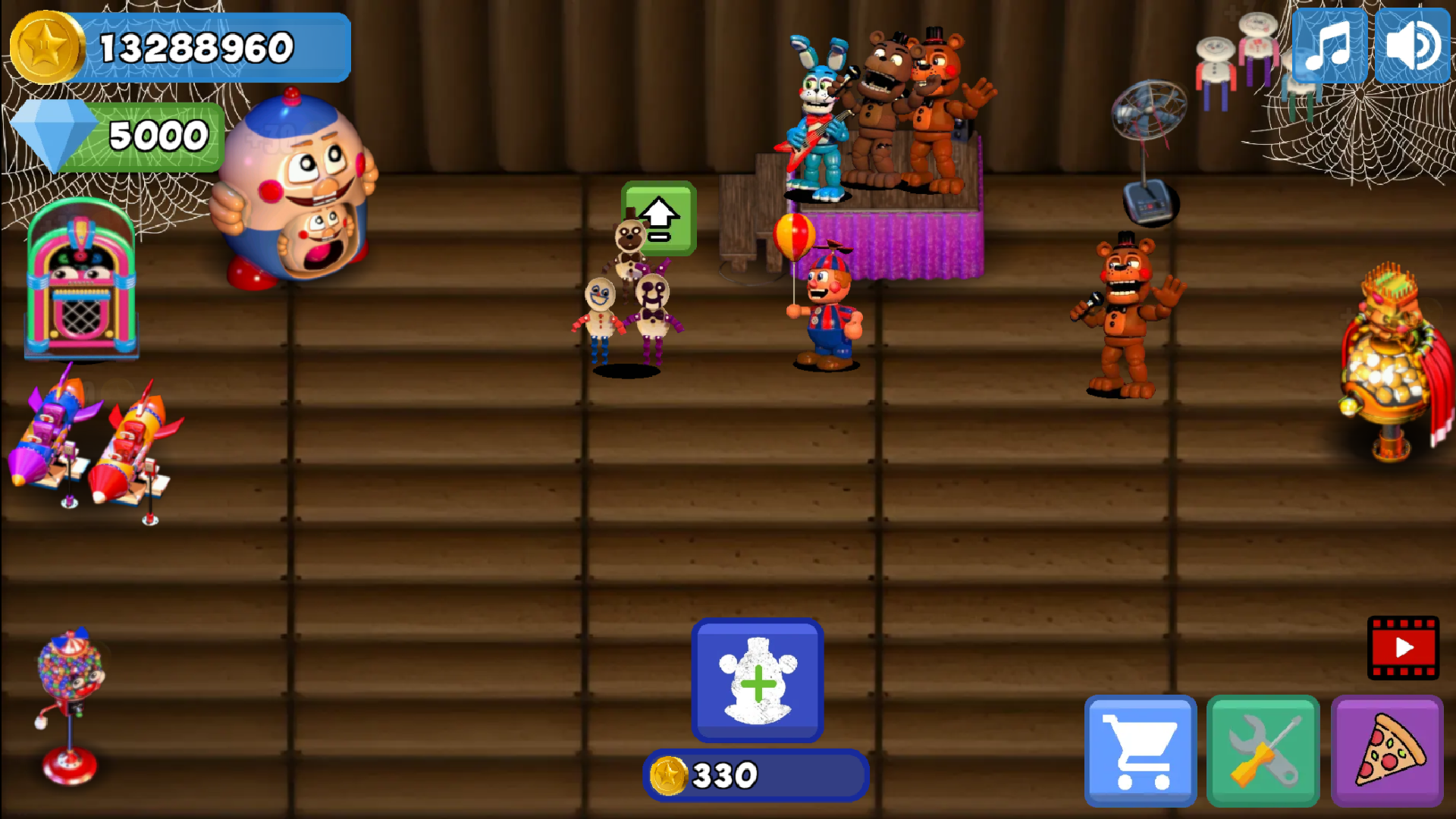This screenshot has width=1456, height=819.
Task: Click the film-reel ad video icon
Action: tap(1402, 648)
